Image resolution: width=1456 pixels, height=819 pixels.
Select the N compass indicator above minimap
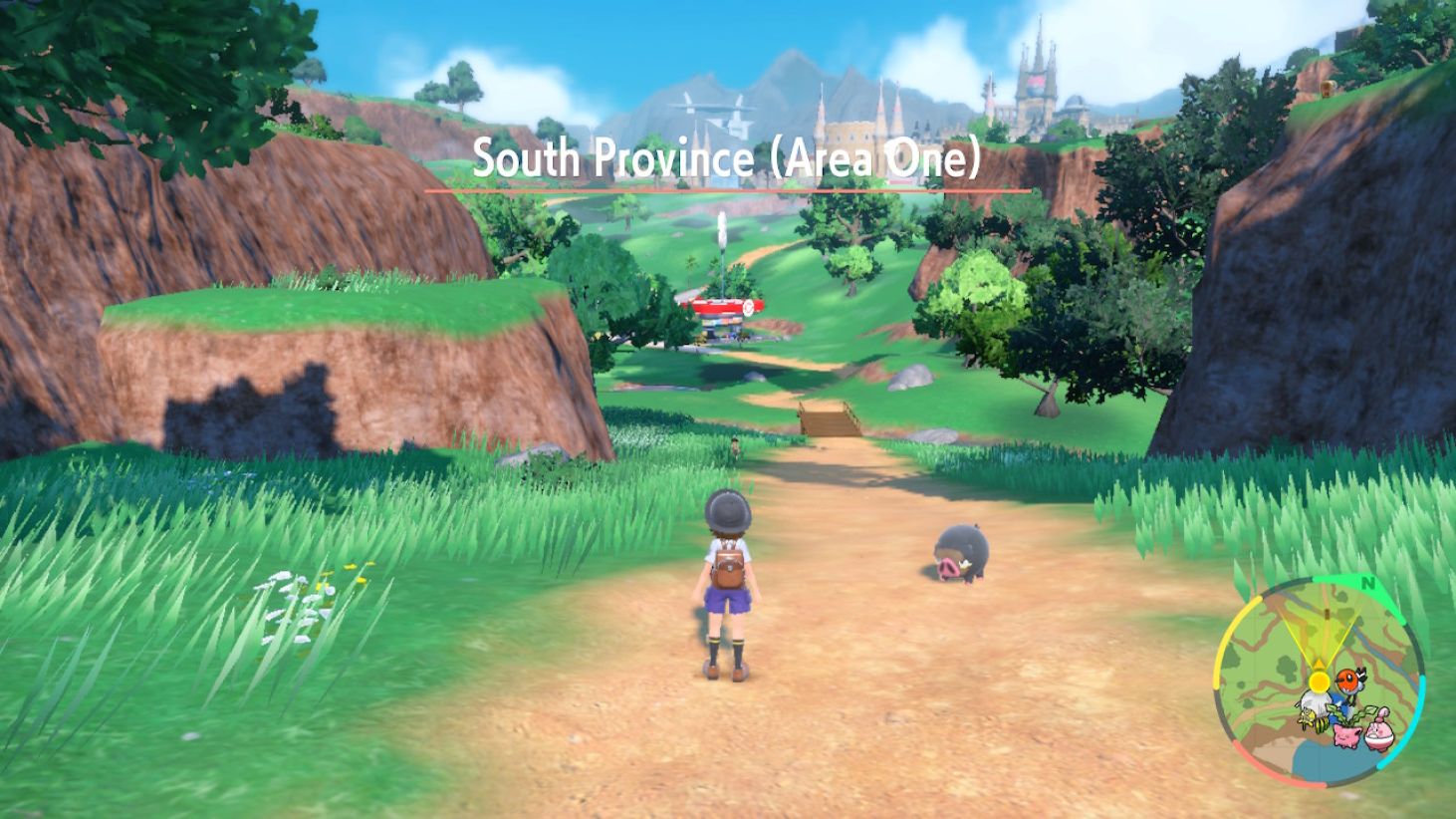click(x=1368, y=583)
